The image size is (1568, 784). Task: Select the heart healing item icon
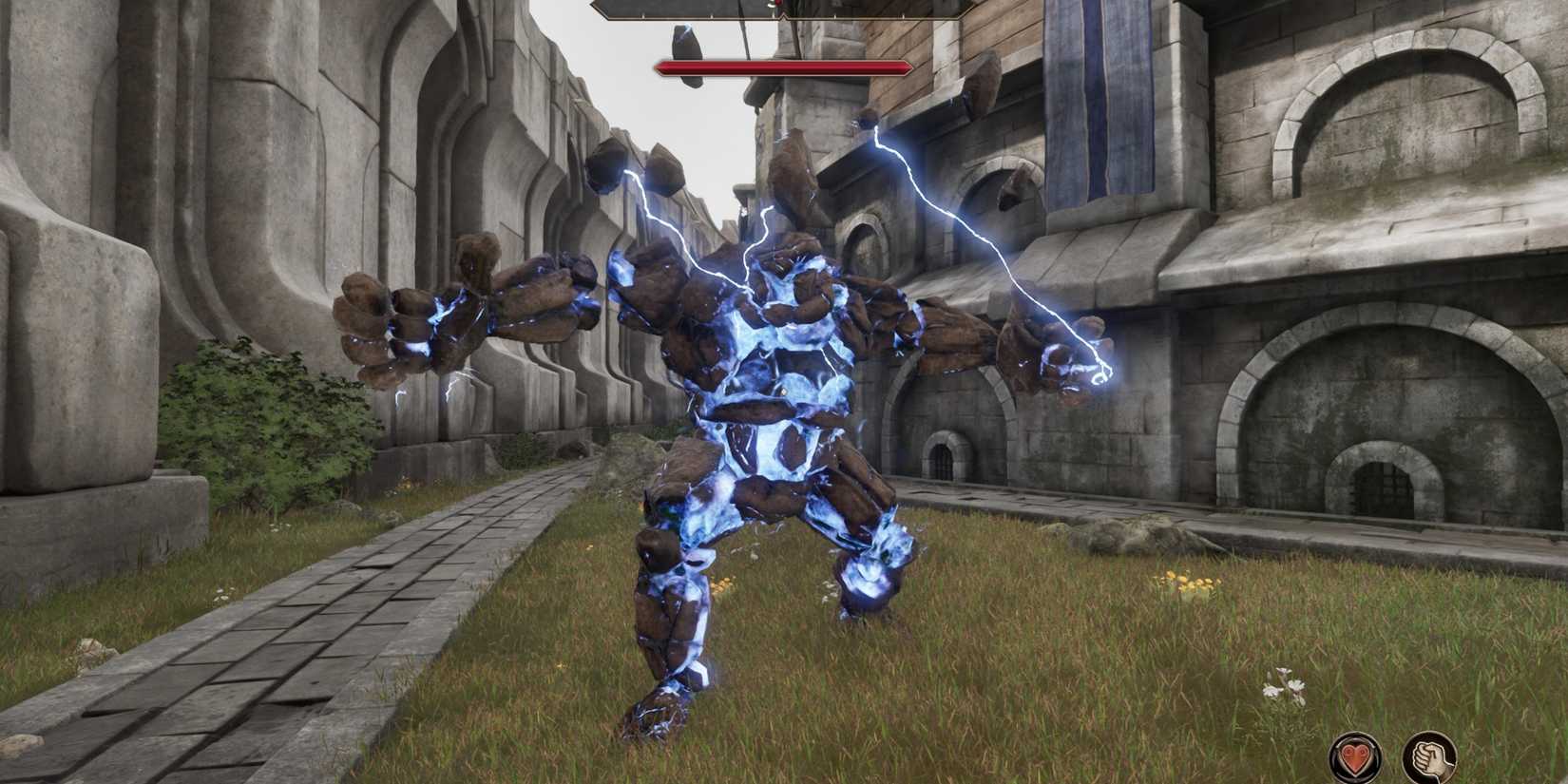(1354, 757)
